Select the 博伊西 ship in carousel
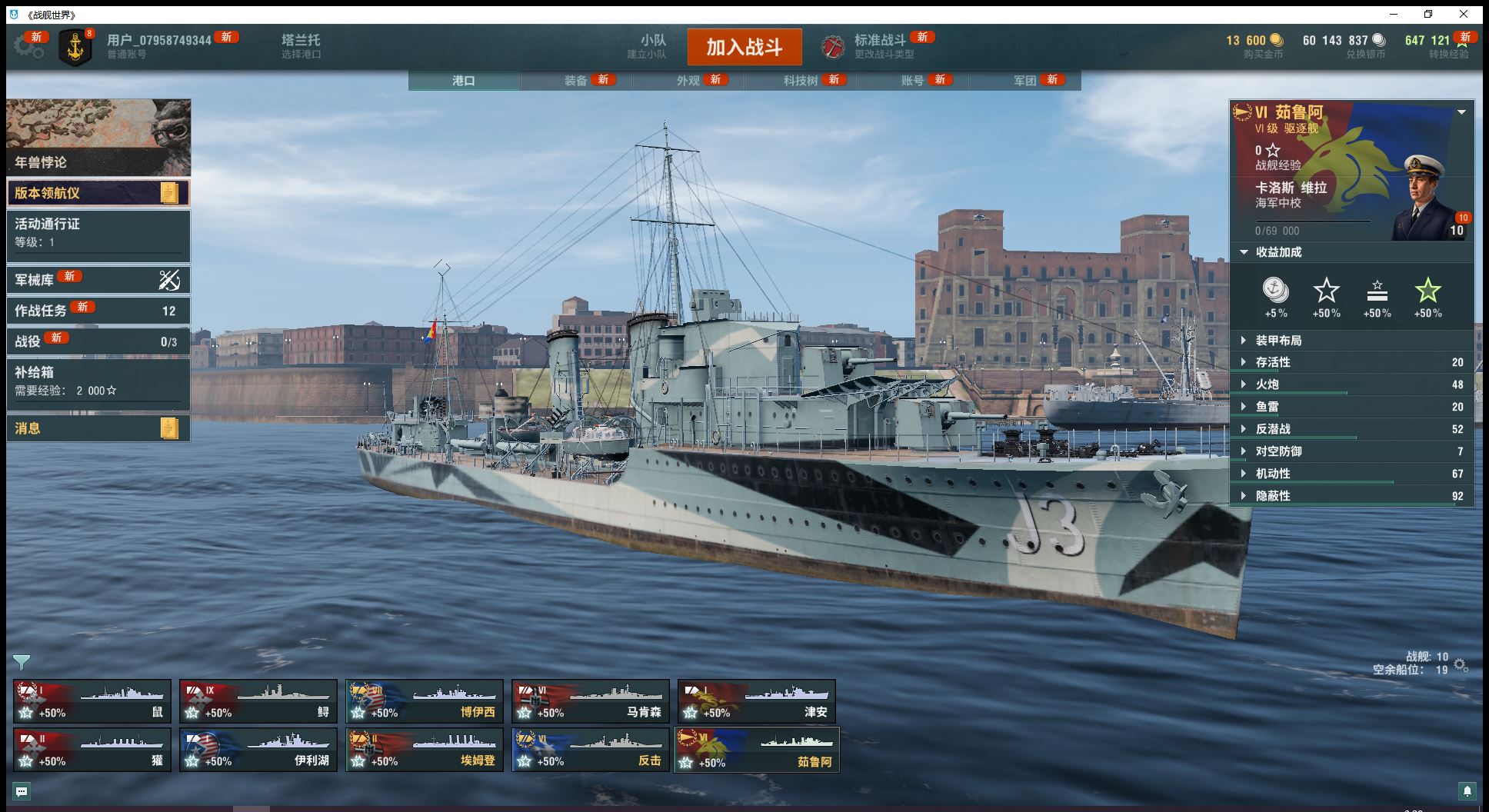The image size is (1489, 812). point(425,701)
